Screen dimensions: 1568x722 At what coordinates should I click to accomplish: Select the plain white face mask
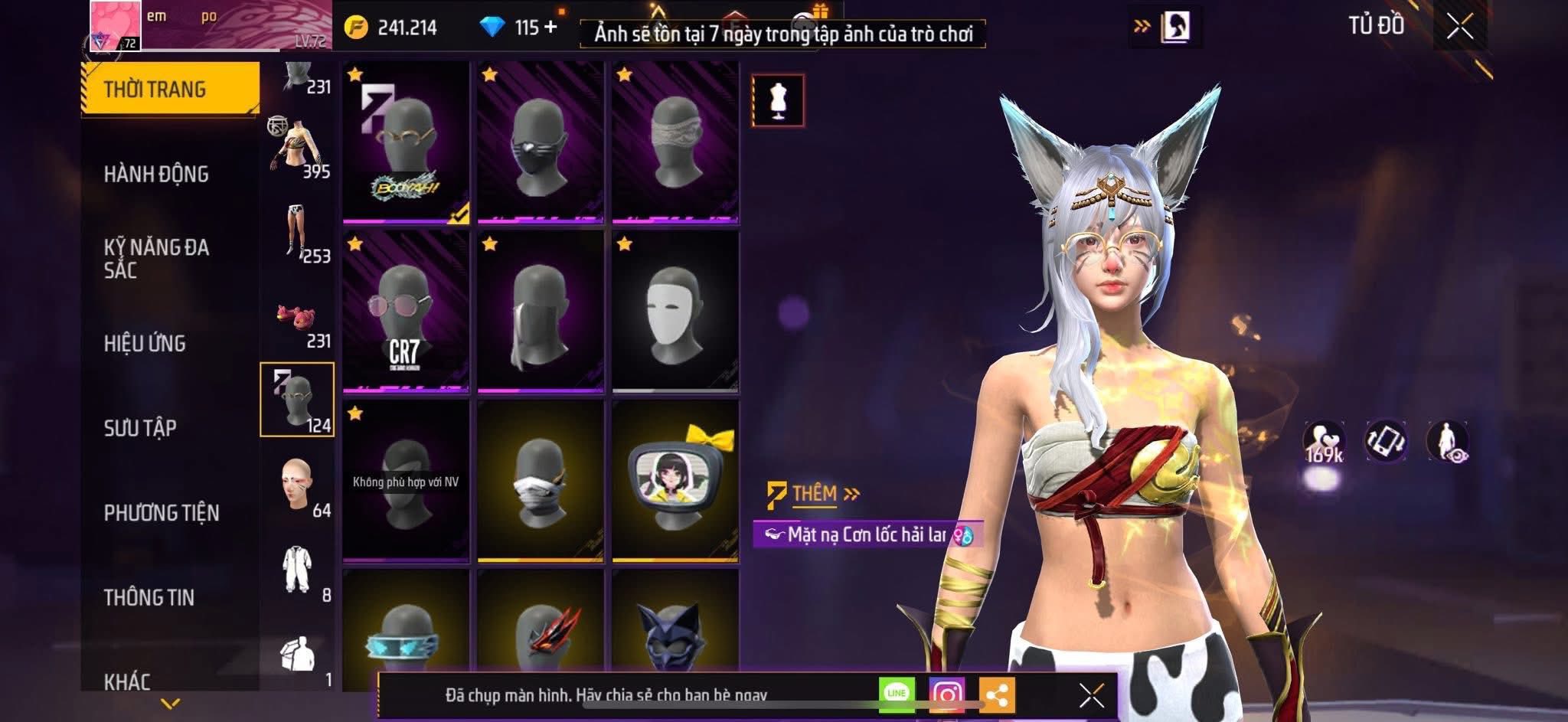(675, 312)
